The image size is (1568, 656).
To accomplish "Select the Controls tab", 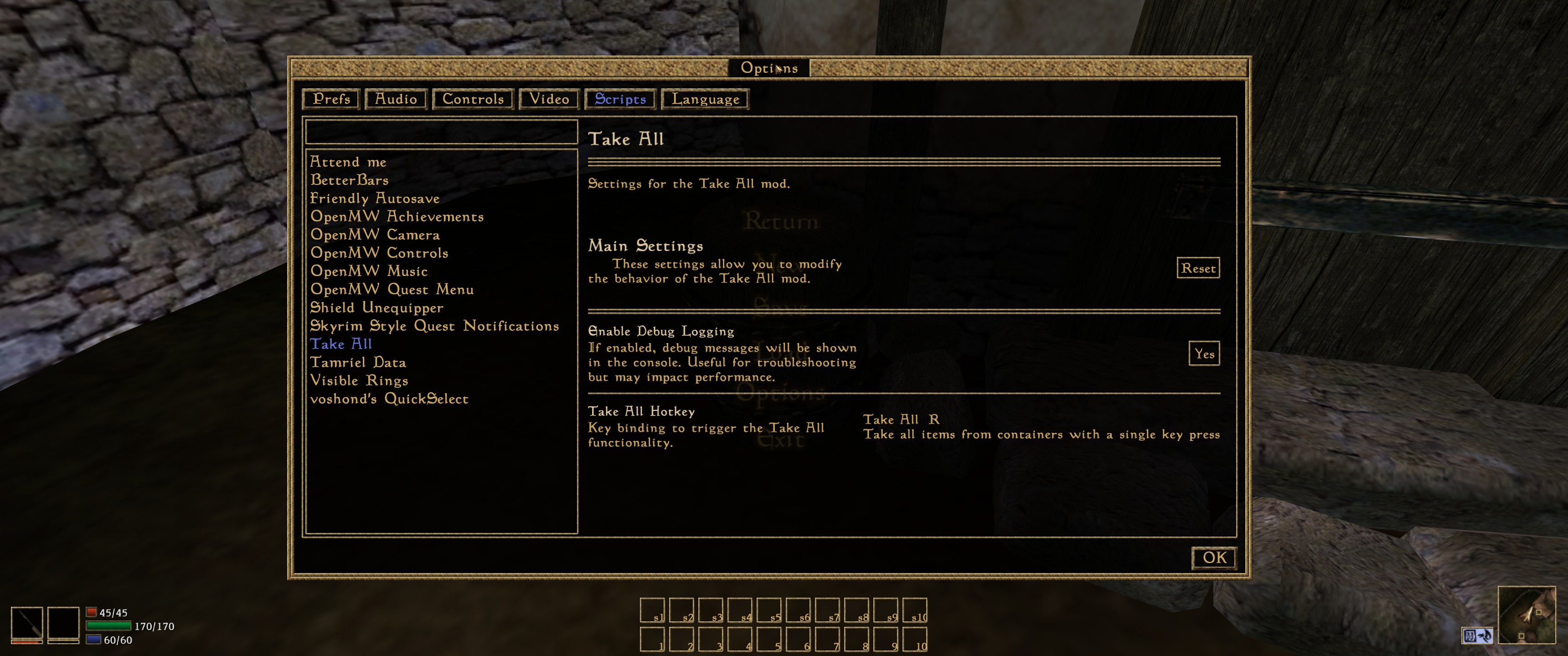I will tap(473, 99).
